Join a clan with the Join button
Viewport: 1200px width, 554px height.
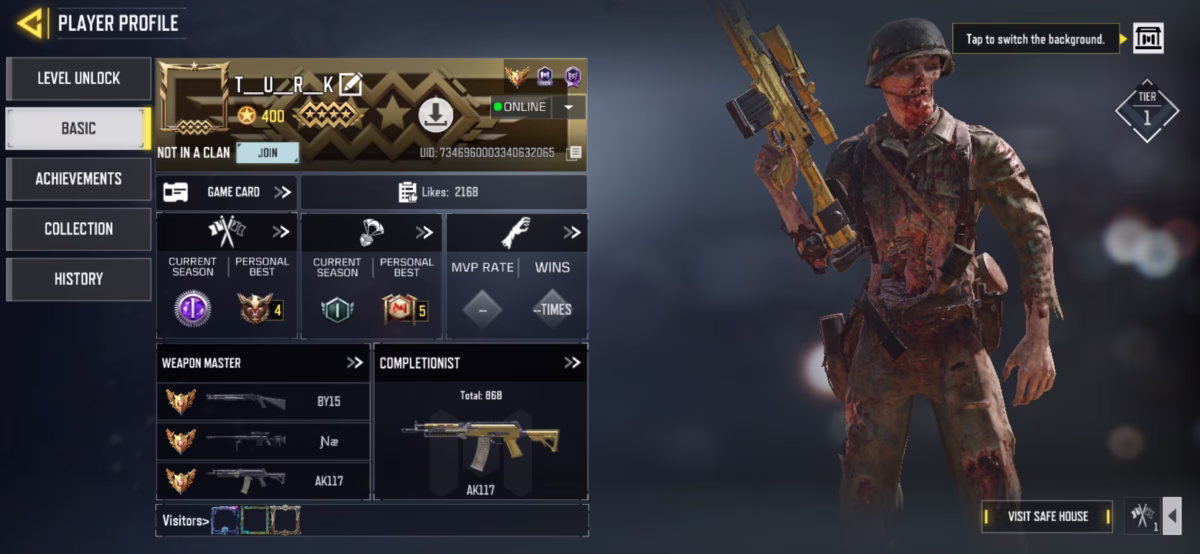coord(267,153)
